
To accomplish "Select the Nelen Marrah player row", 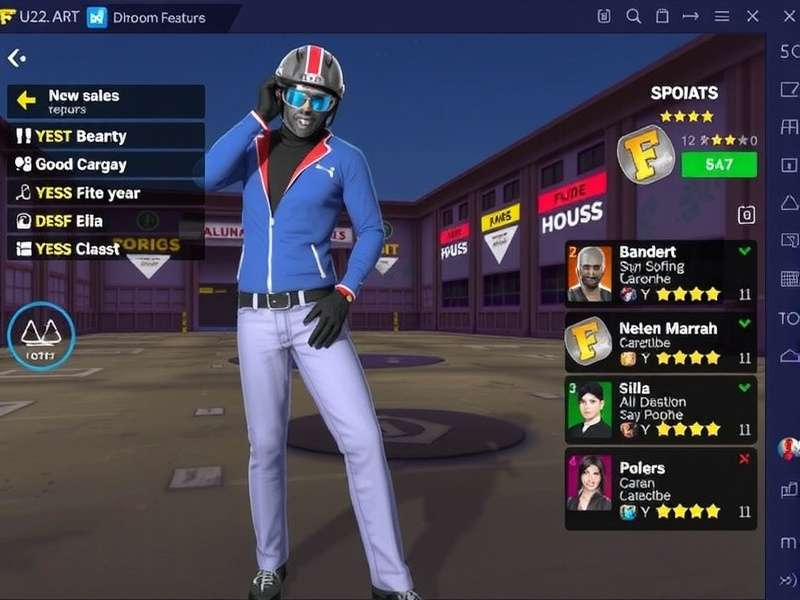I will tap(660, 341).
